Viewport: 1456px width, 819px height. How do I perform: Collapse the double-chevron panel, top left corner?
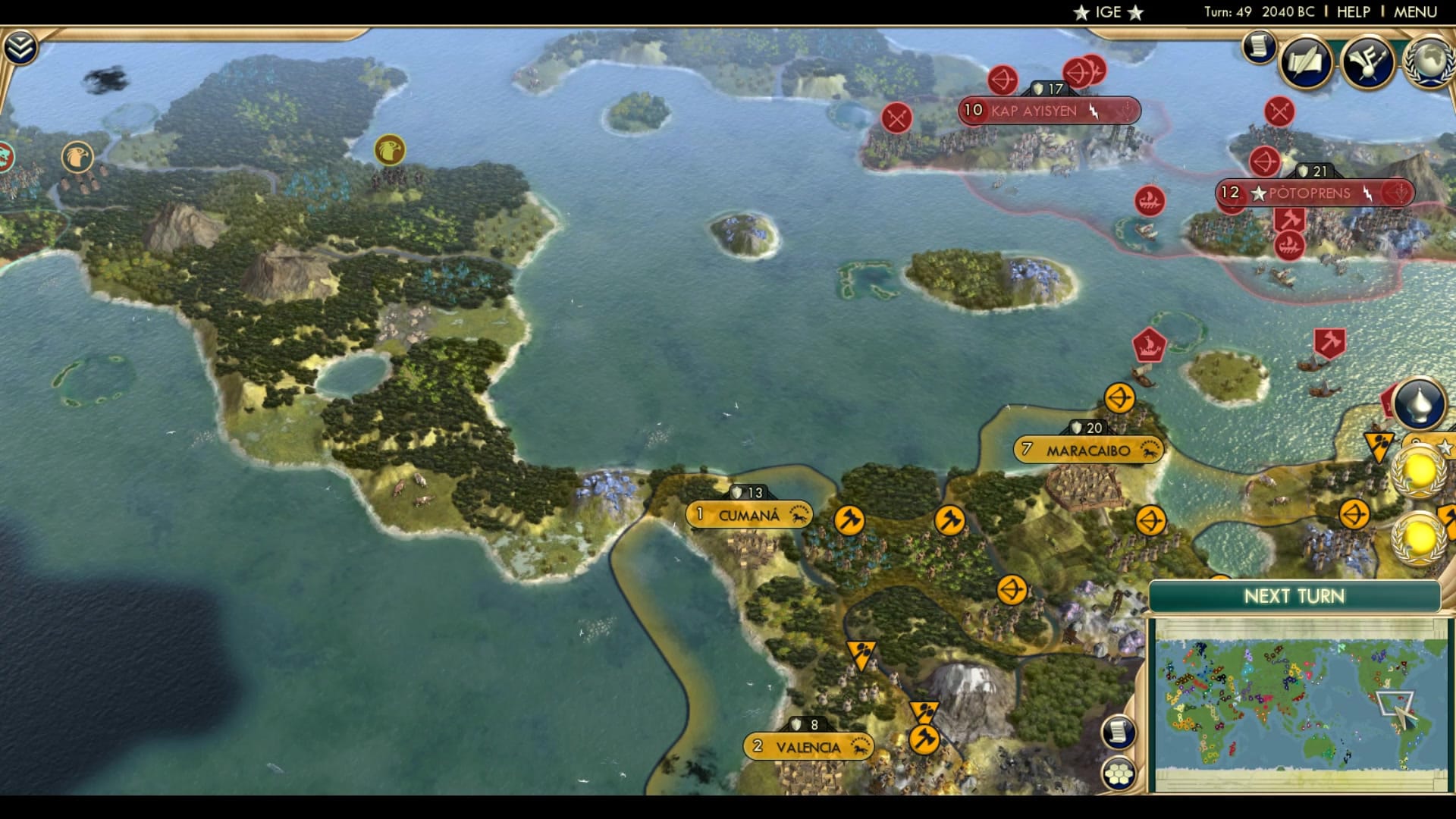pyautogui.click(x=22, y=45)
